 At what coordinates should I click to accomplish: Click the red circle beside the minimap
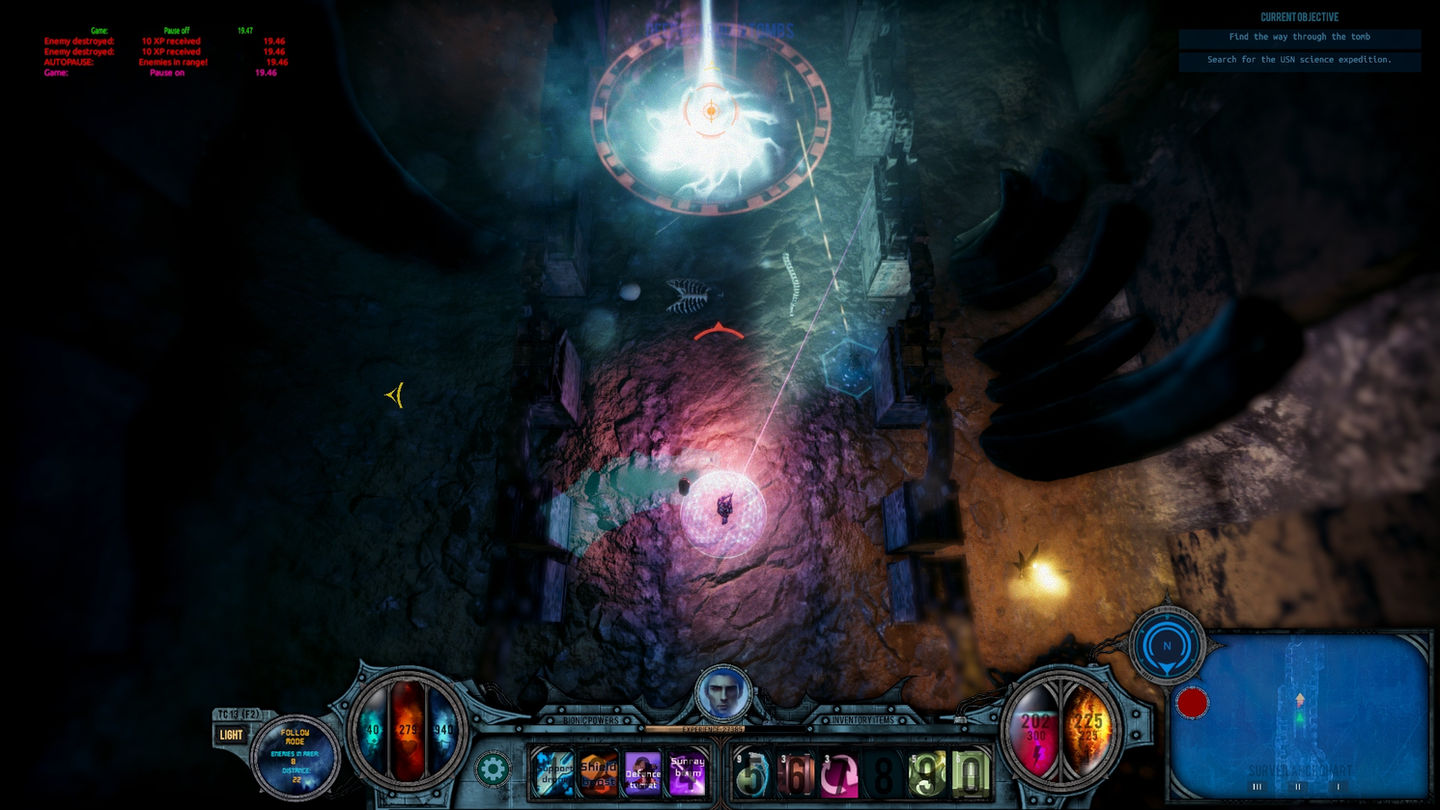(1192, 702)
